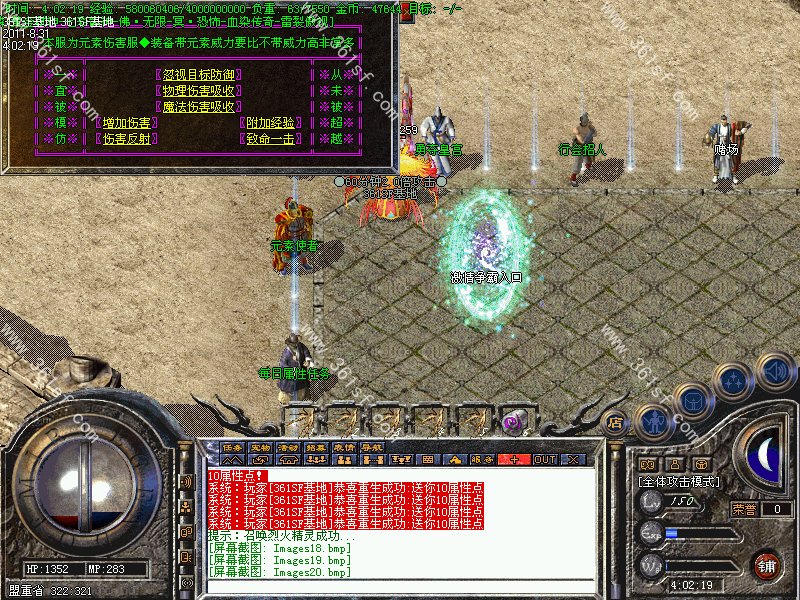Choose the 忽视目标防御 option
The image size is (800, 600).
tap(198, 75)
